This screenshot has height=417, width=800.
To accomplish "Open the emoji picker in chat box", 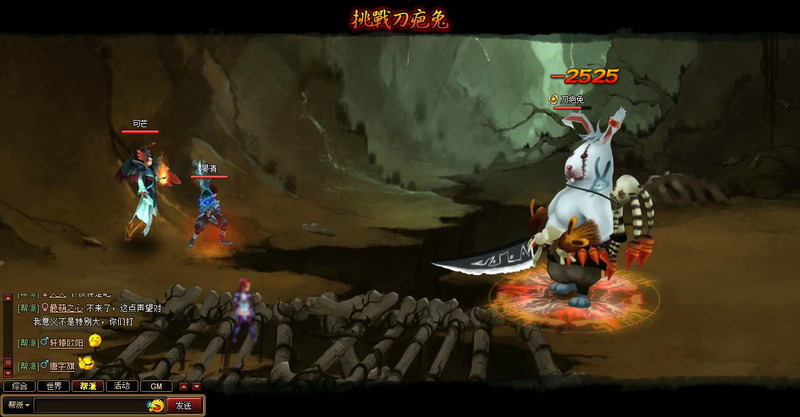I will point(156,405).
